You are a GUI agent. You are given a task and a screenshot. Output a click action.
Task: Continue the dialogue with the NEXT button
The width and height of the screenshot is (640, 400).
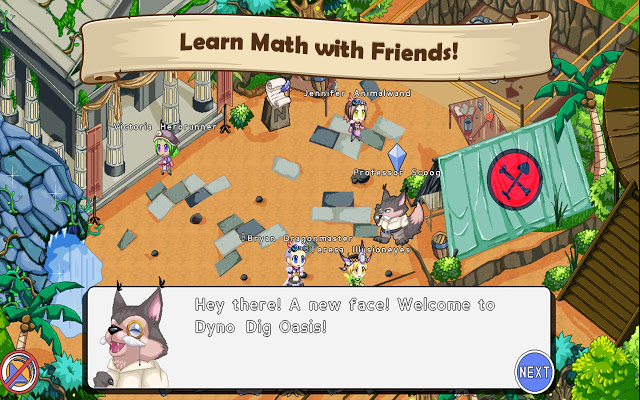[x=534, y=372]
